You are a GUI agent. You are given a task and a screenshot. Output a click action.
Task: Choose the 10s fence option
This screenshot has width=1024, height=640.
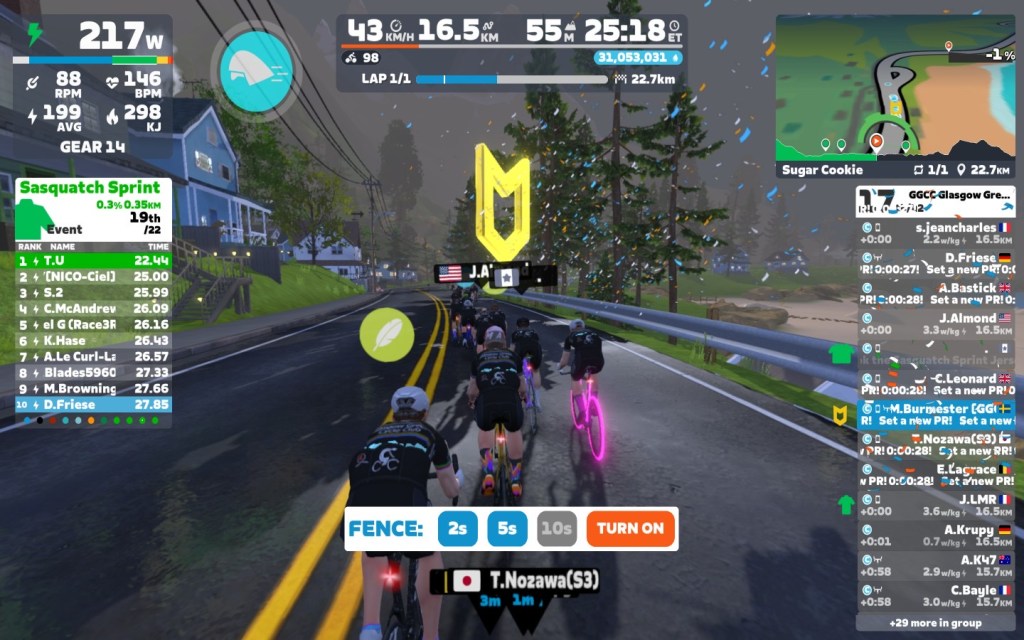click(x=556, y=528)
